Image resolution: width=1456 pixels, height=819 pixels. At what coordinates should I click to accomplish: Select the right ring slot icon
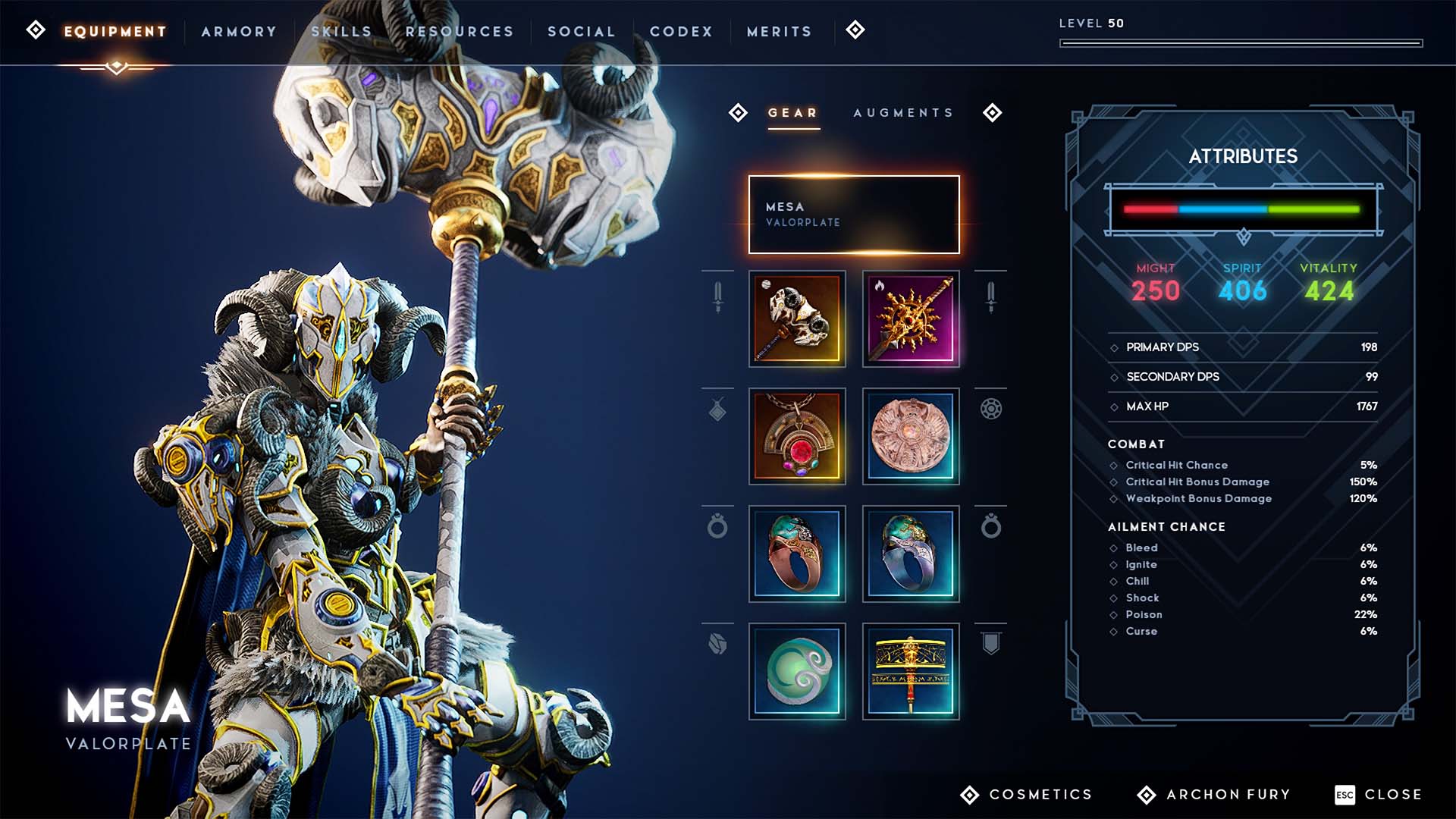click(990, 527)
